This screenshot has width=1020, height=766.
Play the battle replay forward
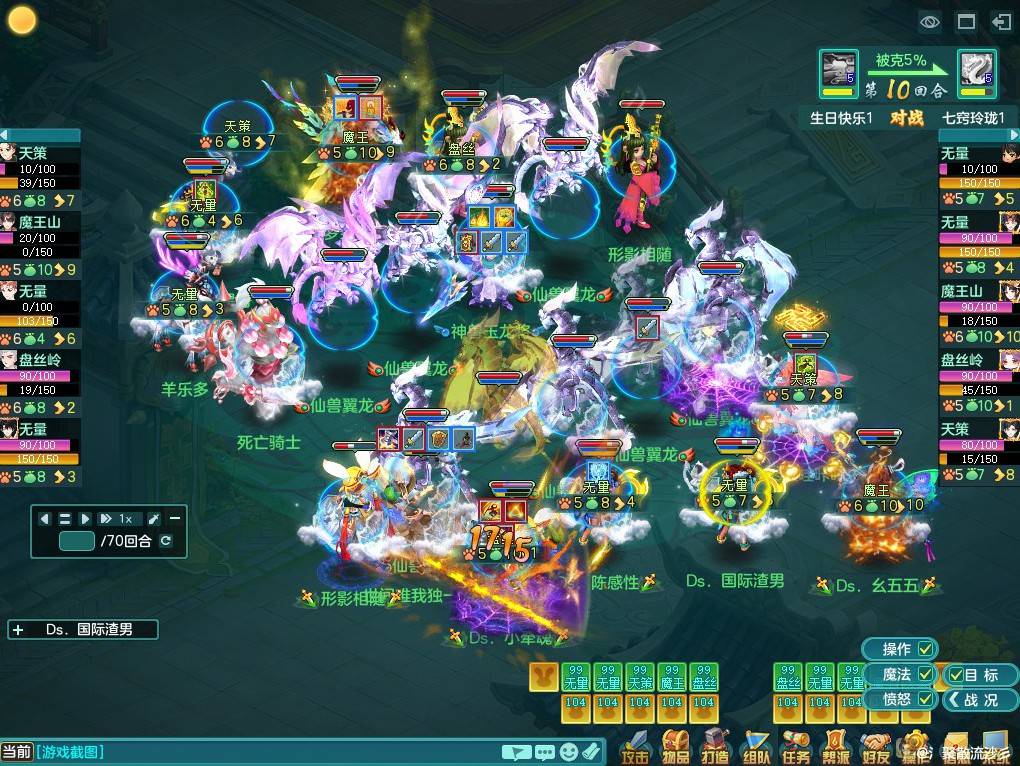click(x=85, y=519)
